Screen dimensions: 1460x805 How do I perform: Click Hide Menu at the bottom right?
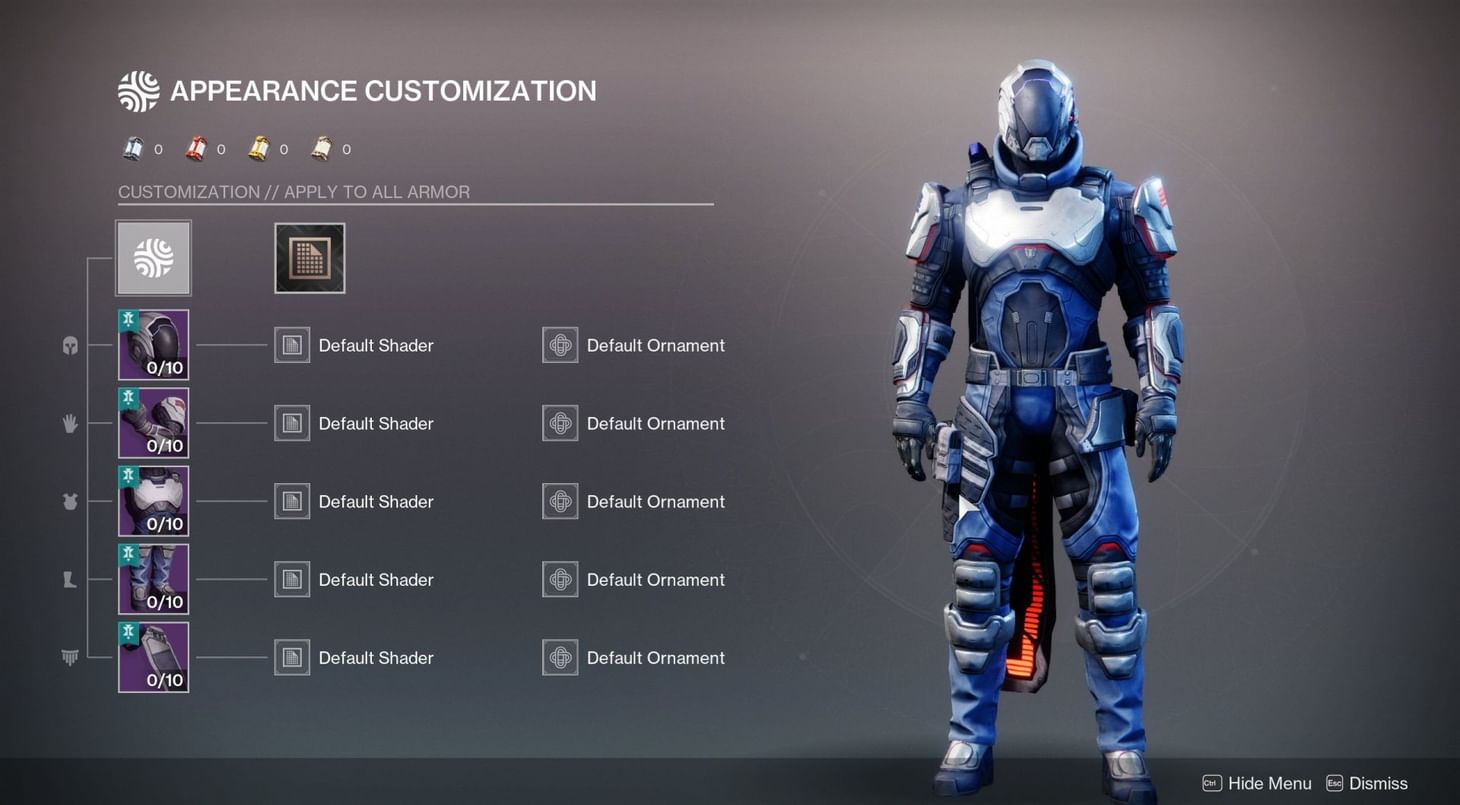[1268, 783]
